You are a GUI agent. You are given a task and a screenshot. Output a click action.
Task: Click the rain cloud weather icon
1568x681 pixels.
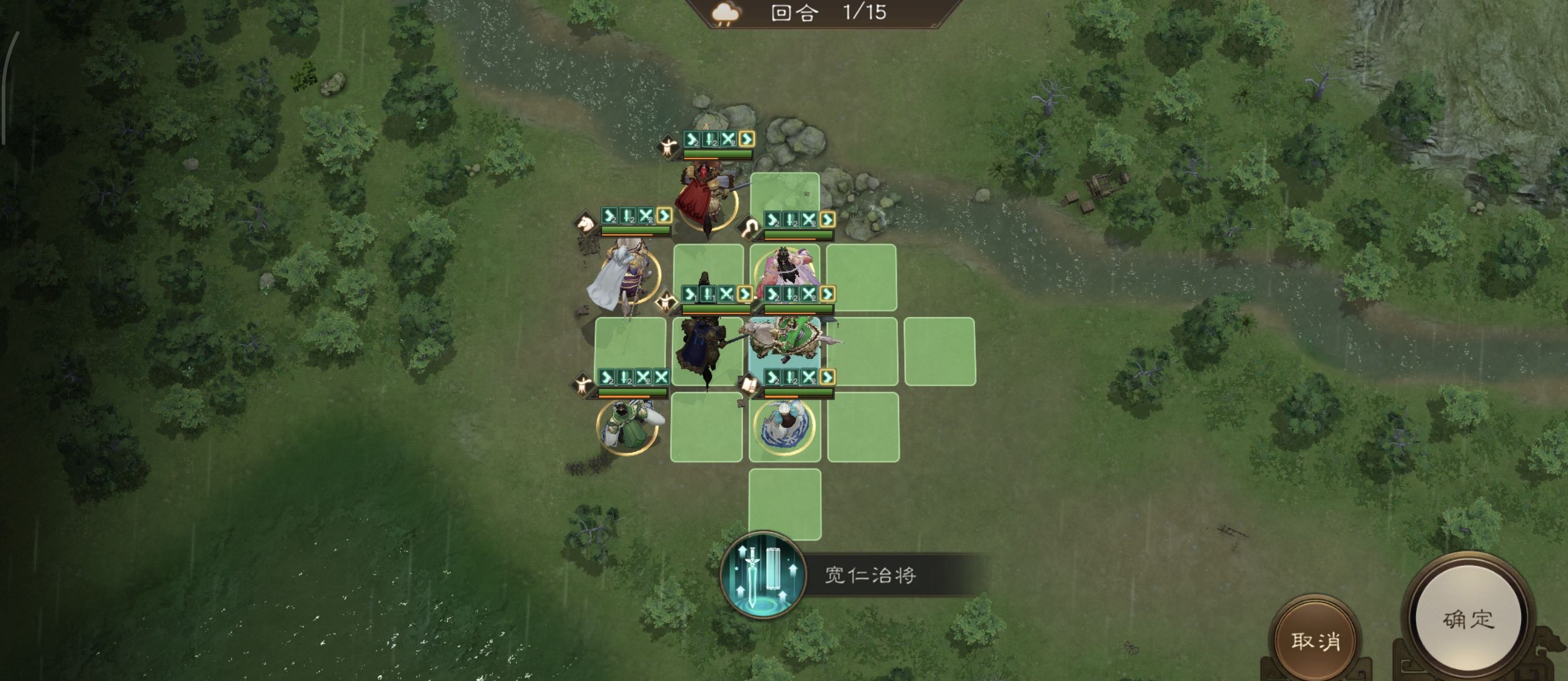725,12
